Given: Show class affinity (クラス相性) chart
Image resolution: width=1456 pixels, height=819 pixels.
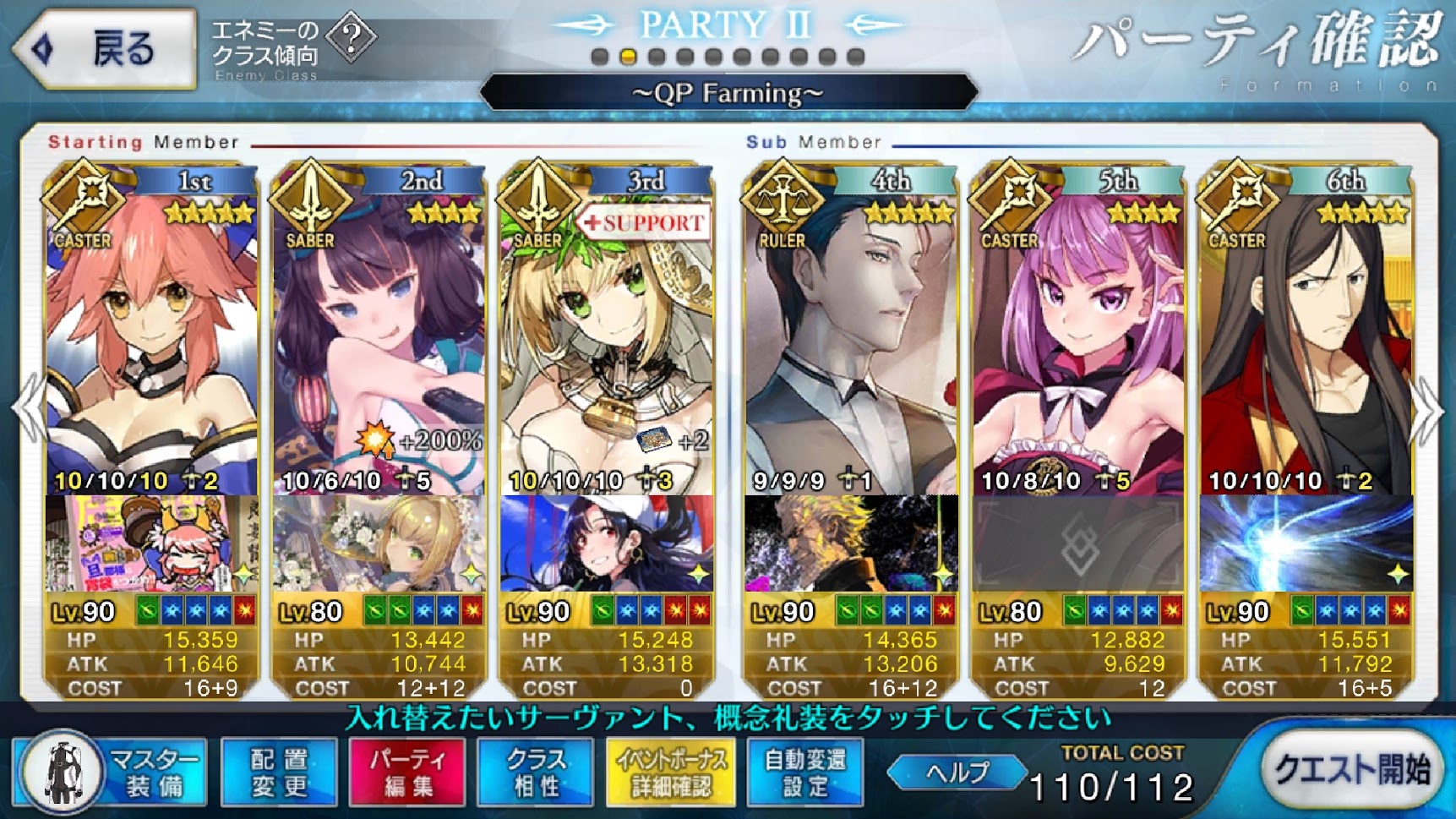Looking at the screenshot, I should 536,773.
